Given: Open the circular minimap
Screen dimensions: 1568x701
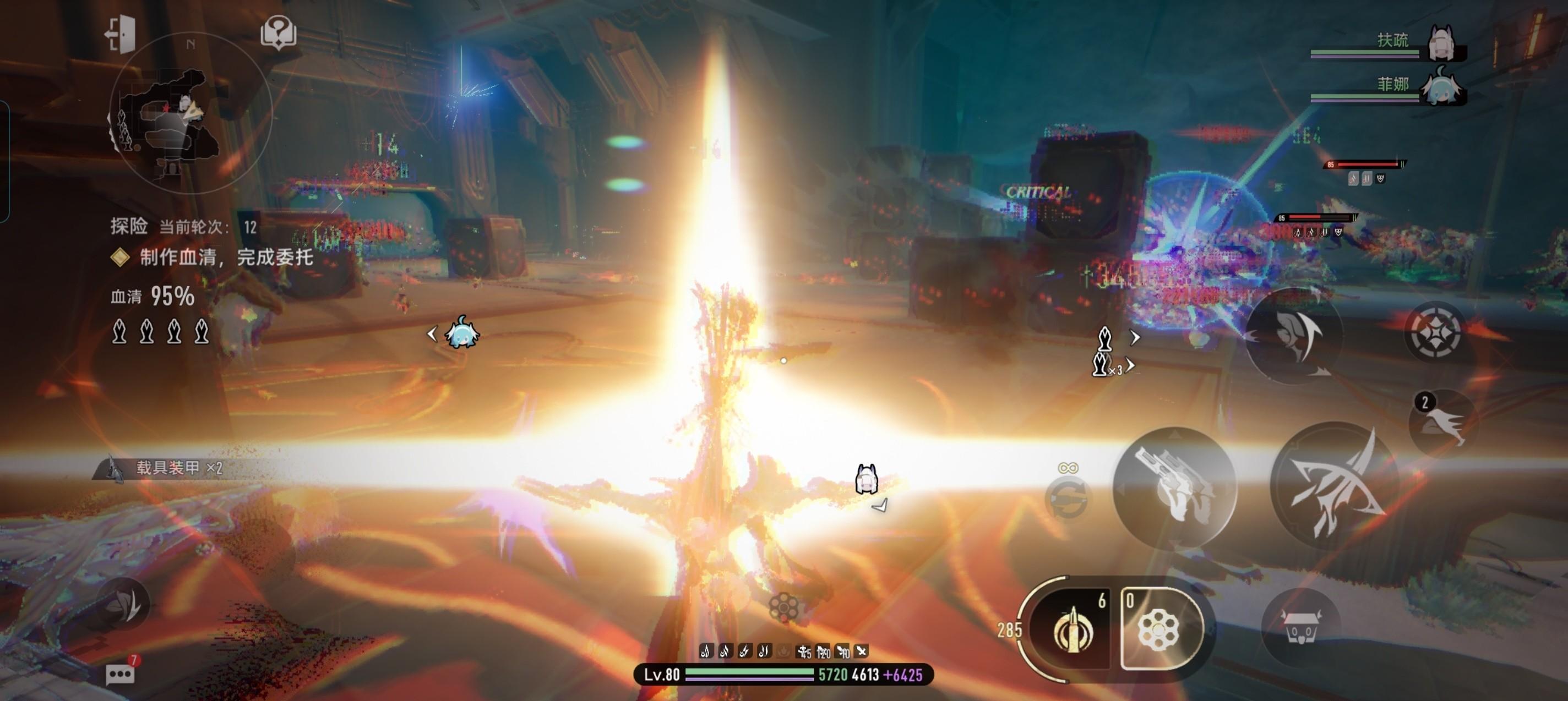Looking at the screenshot, I should point(190,114).
